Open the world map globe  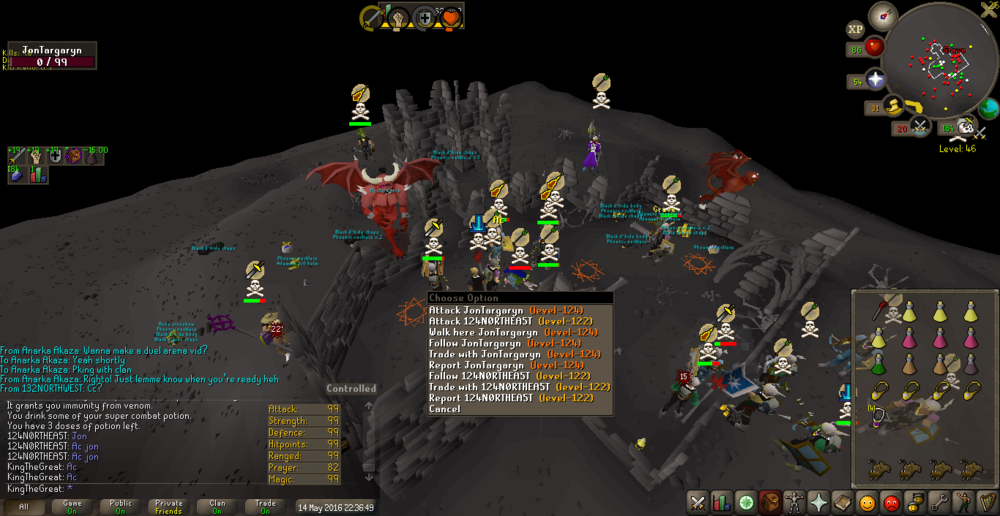(988, 108)
